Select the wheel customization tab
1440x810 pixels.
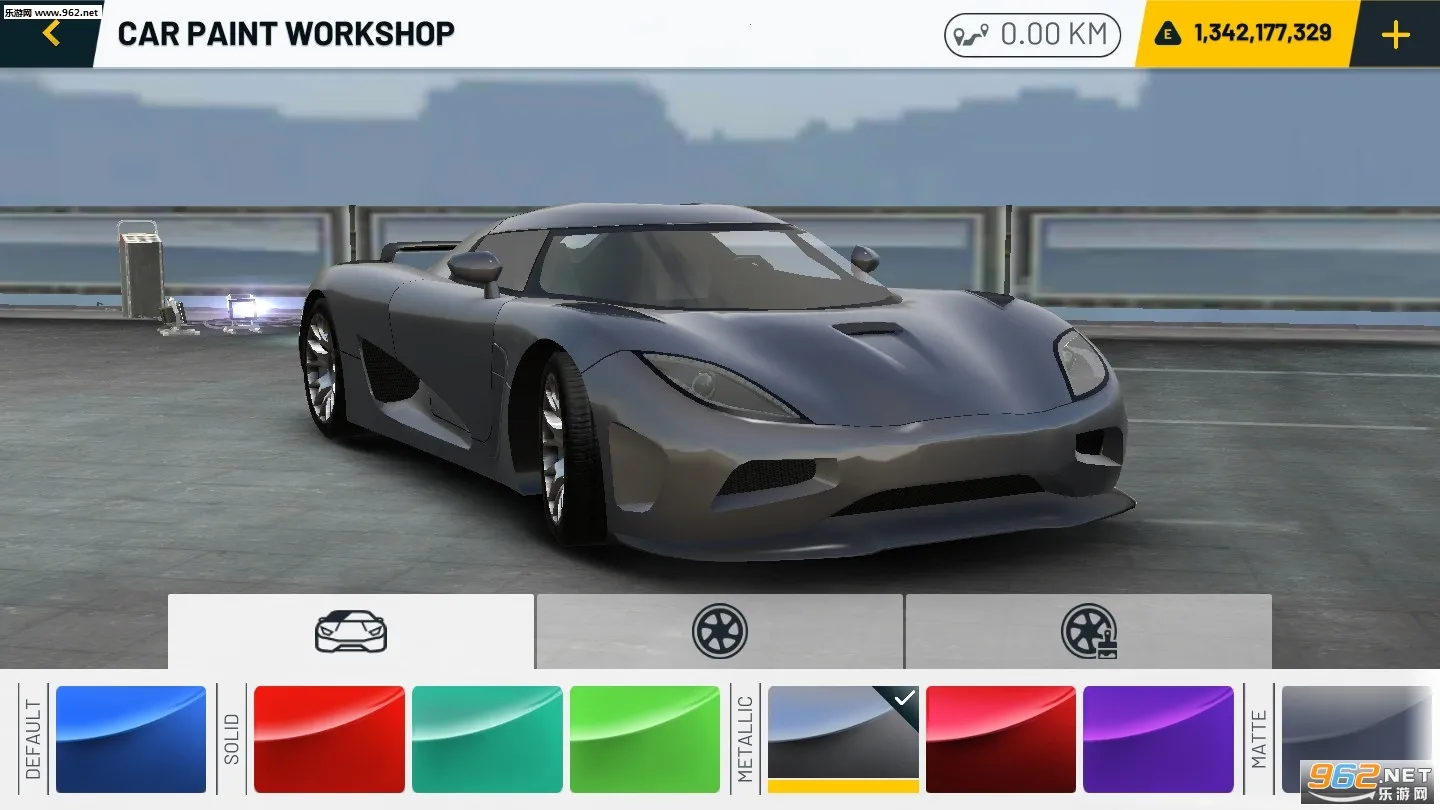coord(720,631)
